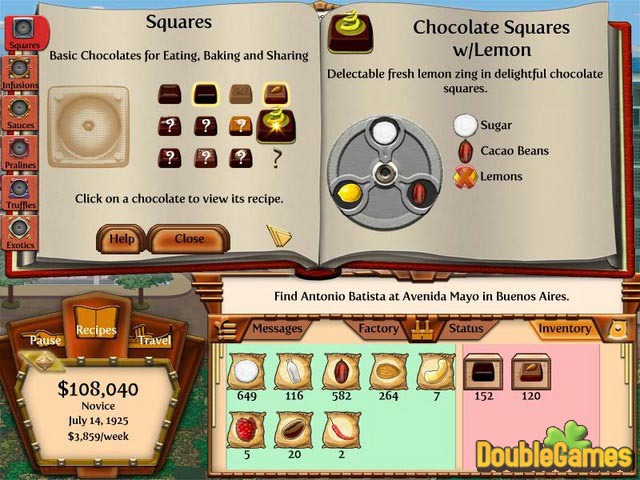
Task: Close the recipe book
Action: [189, 239]
